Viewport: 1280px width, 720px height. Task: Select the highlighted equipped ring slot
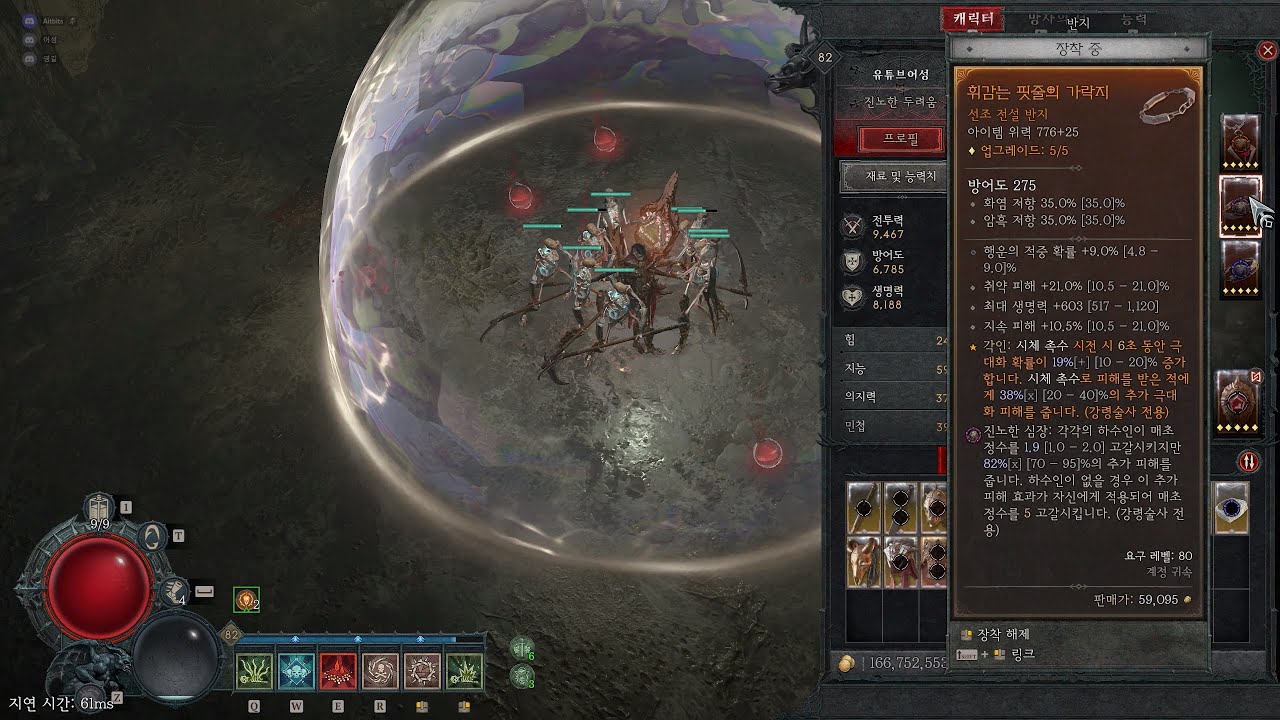1239,205
